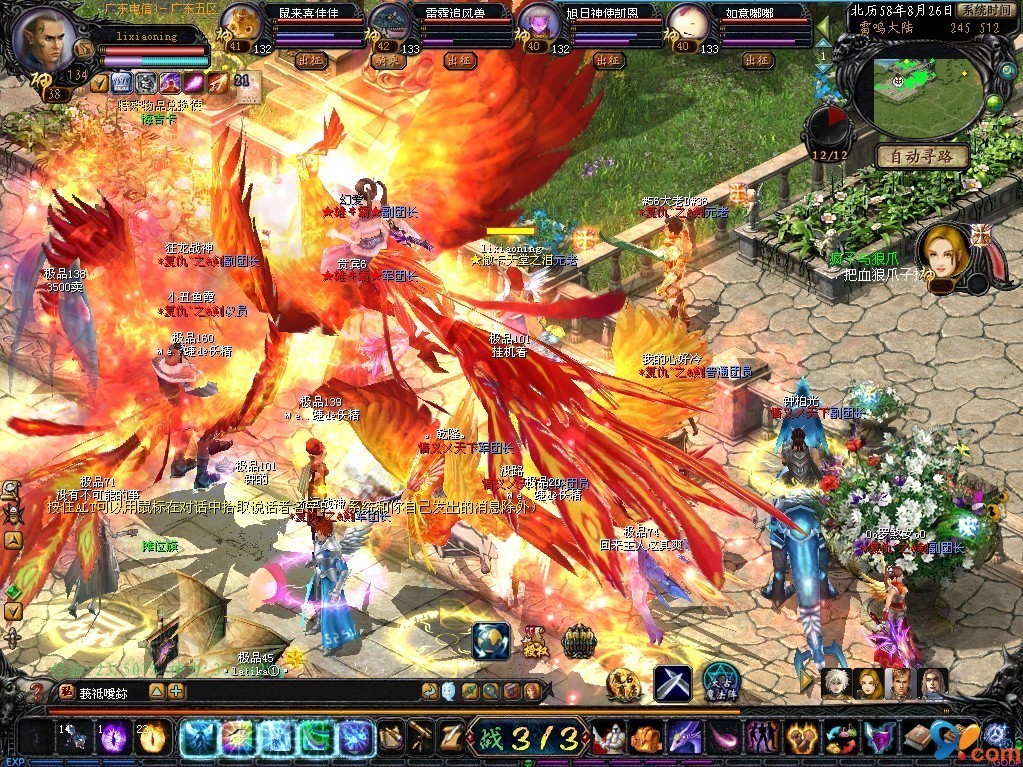The width and height of the screenshot is (1023, 767).
Task: Click the crown buff icon under player bars
Action: tap(120, 82)
